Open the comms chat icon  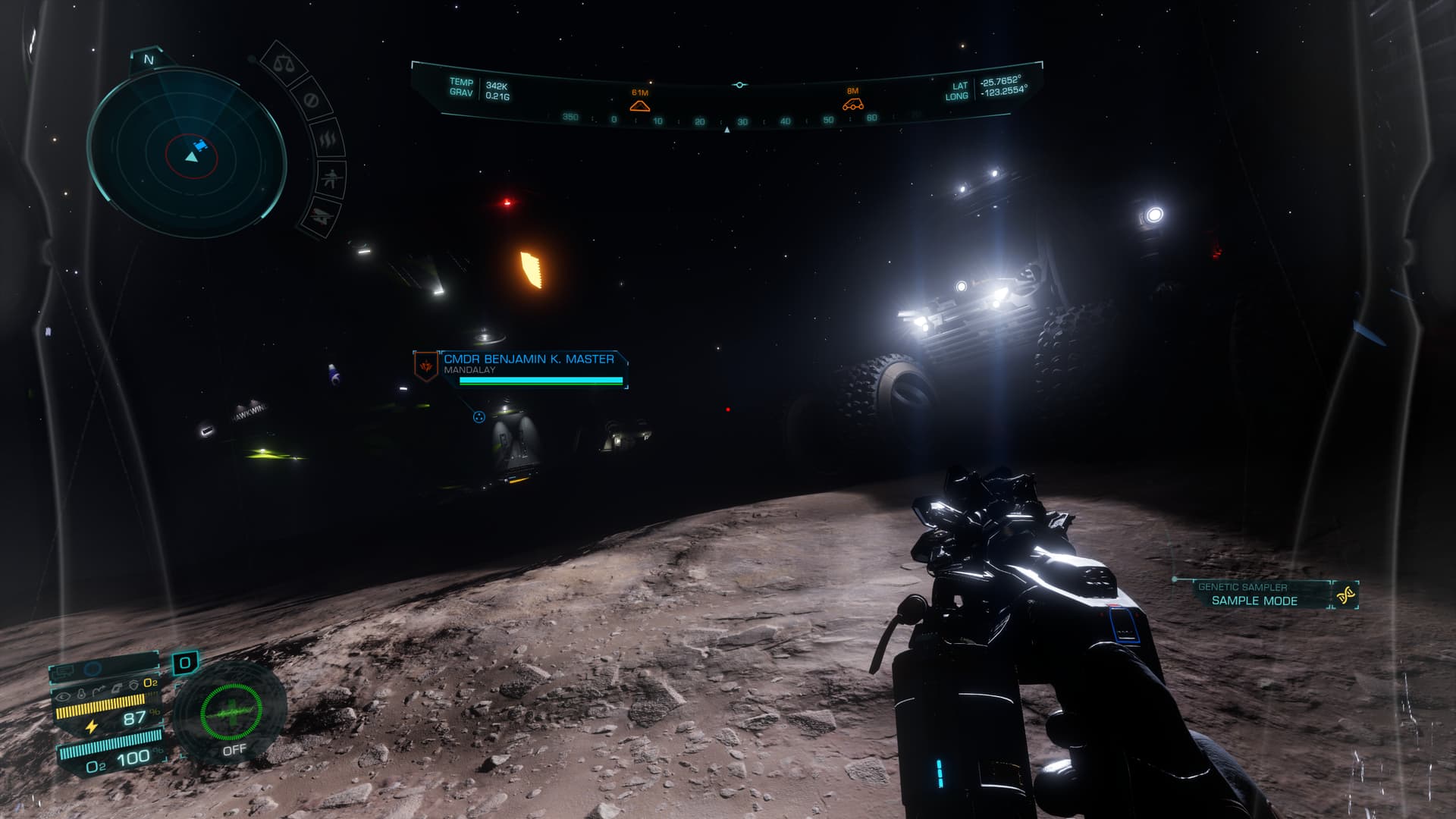(x=65, y=670)
